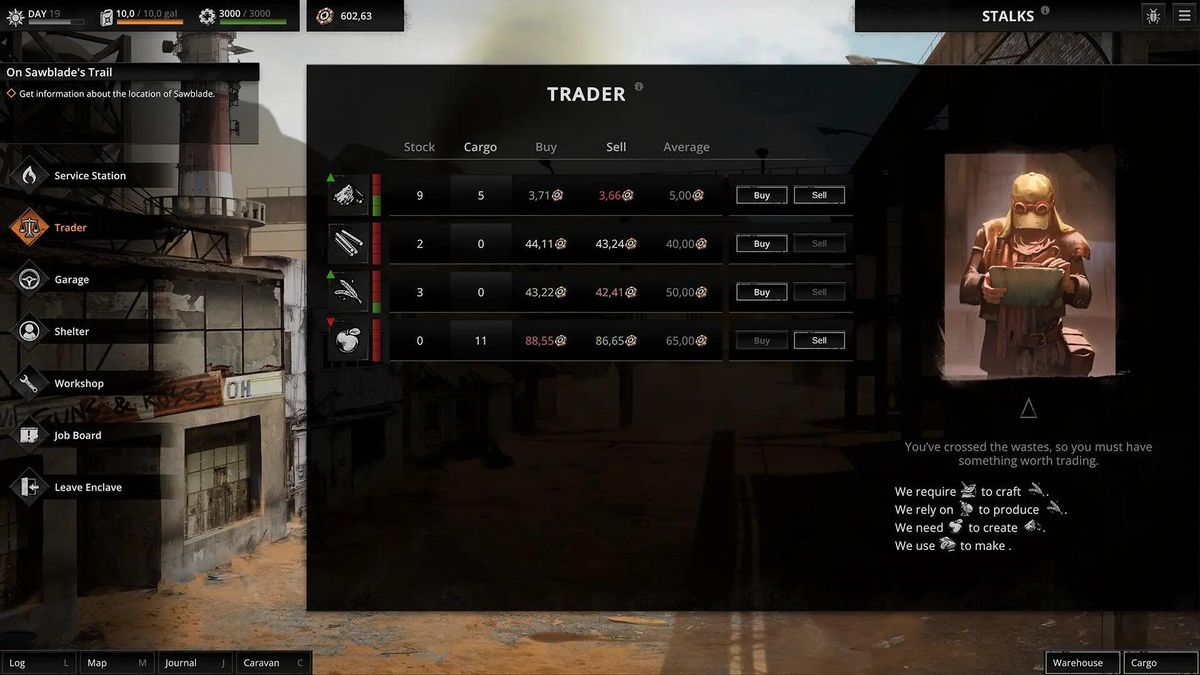
Task: Select the Garage option
Action: click(x=71, y=280)
